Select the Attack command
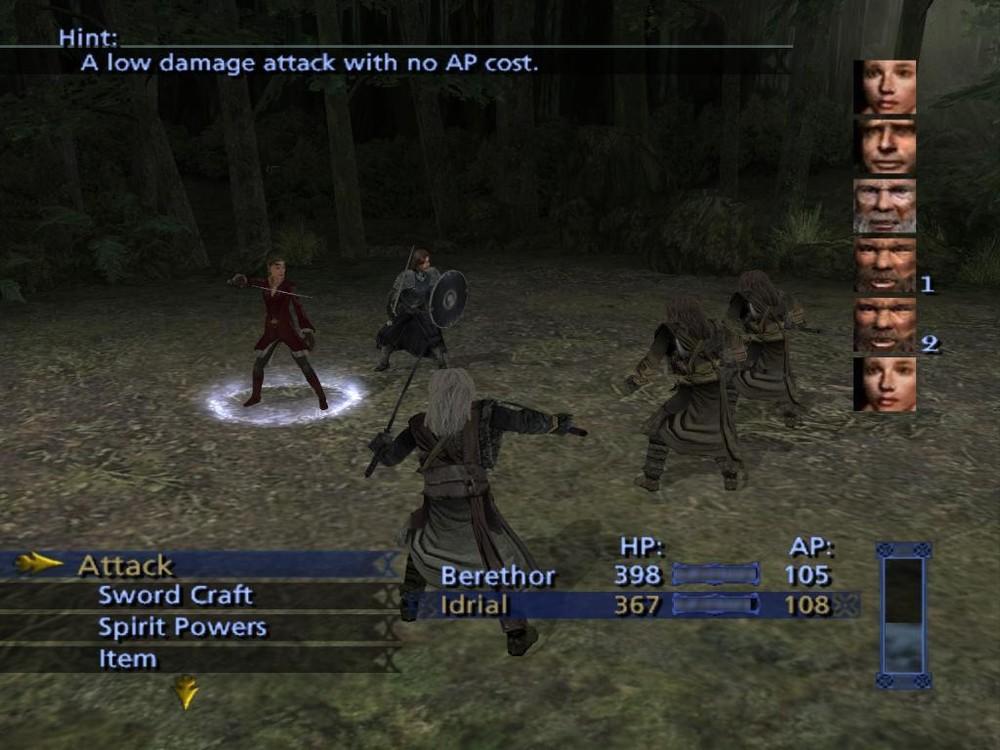 (126, 565)
